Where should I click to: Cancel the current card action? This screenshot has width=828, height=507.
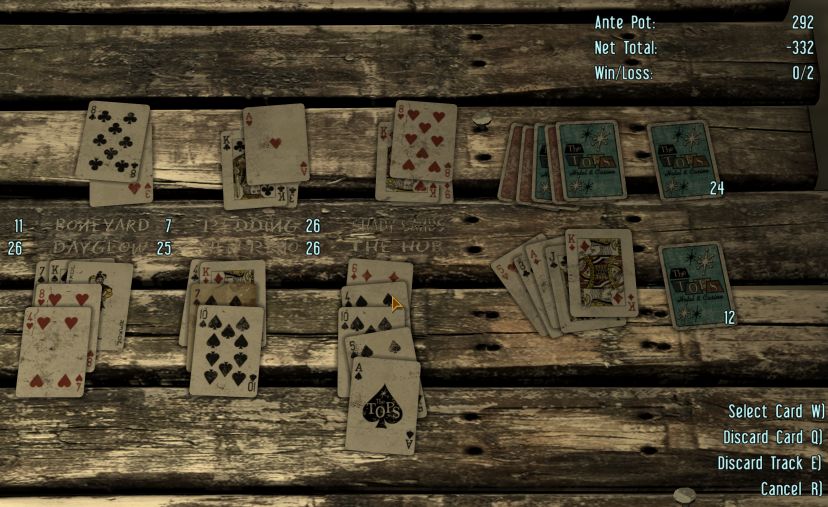point(791,489)
